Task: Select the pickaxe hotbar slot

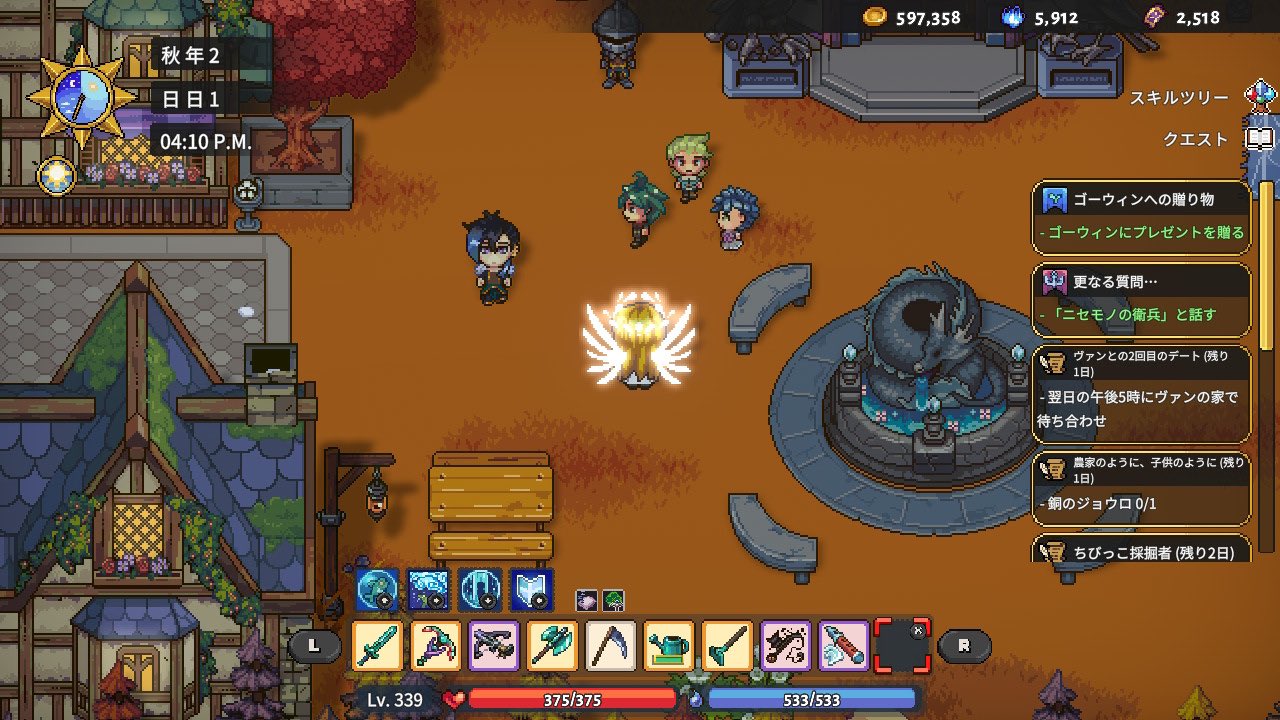Action: (436, 645)
